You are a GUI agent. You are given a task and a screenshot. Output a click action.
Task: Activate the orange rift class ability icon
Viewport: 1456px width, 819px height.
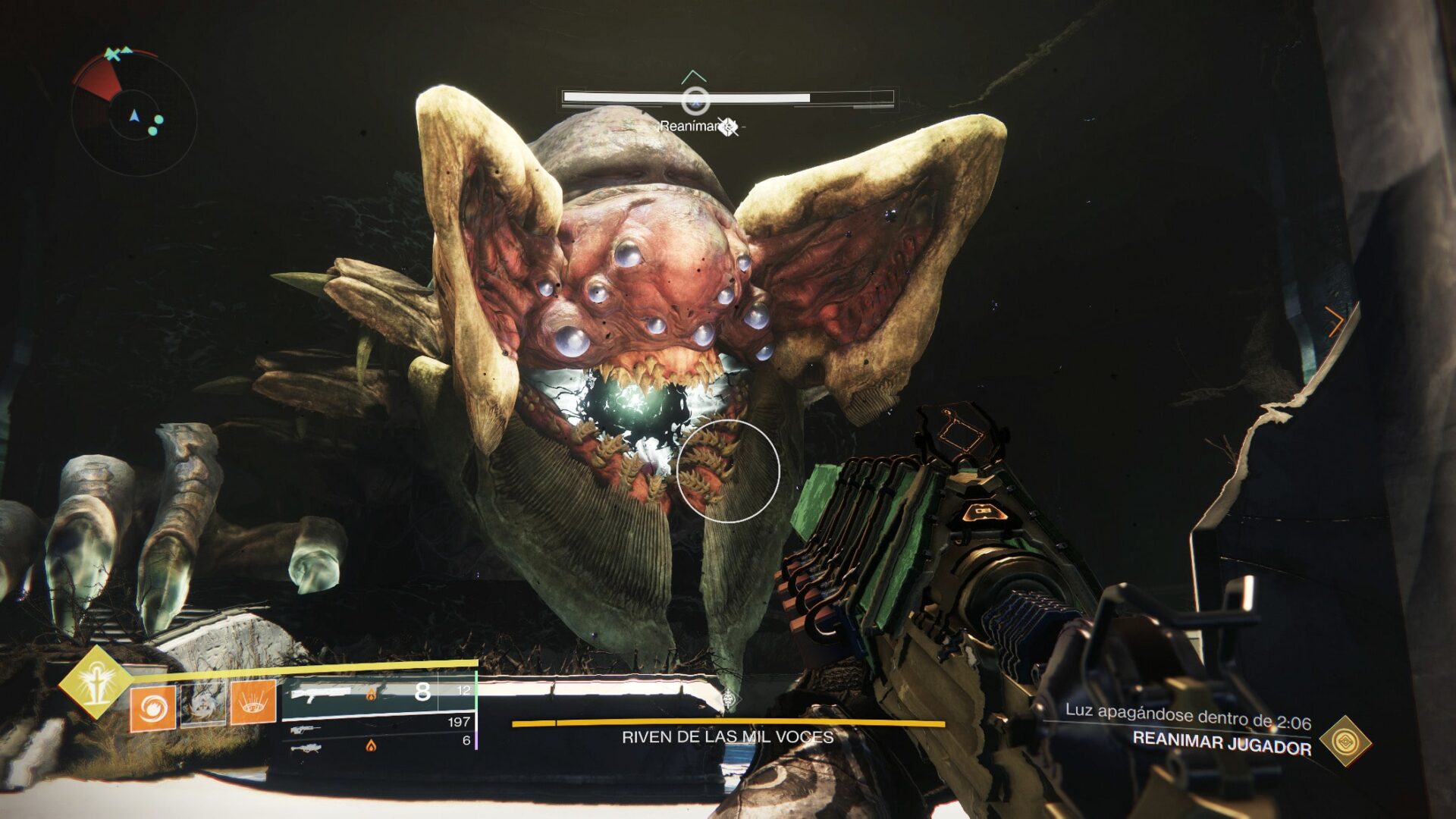coord(253,701)
